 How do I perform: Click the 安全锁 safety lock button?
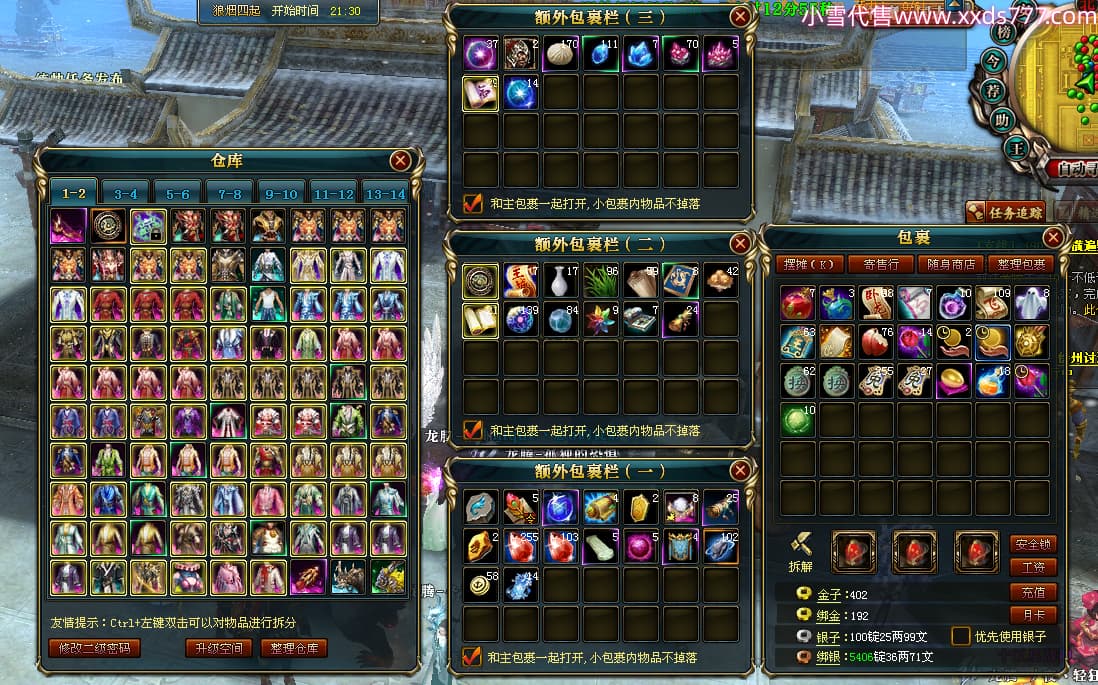[x=1033, y=545]
